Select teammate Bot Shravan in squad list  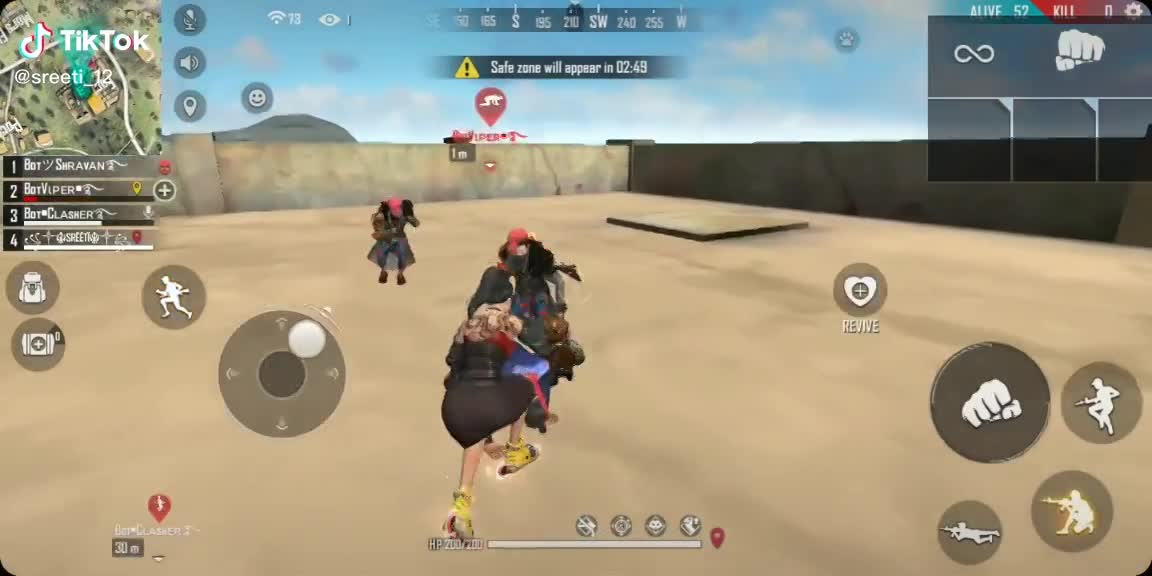tap(78, 165)
